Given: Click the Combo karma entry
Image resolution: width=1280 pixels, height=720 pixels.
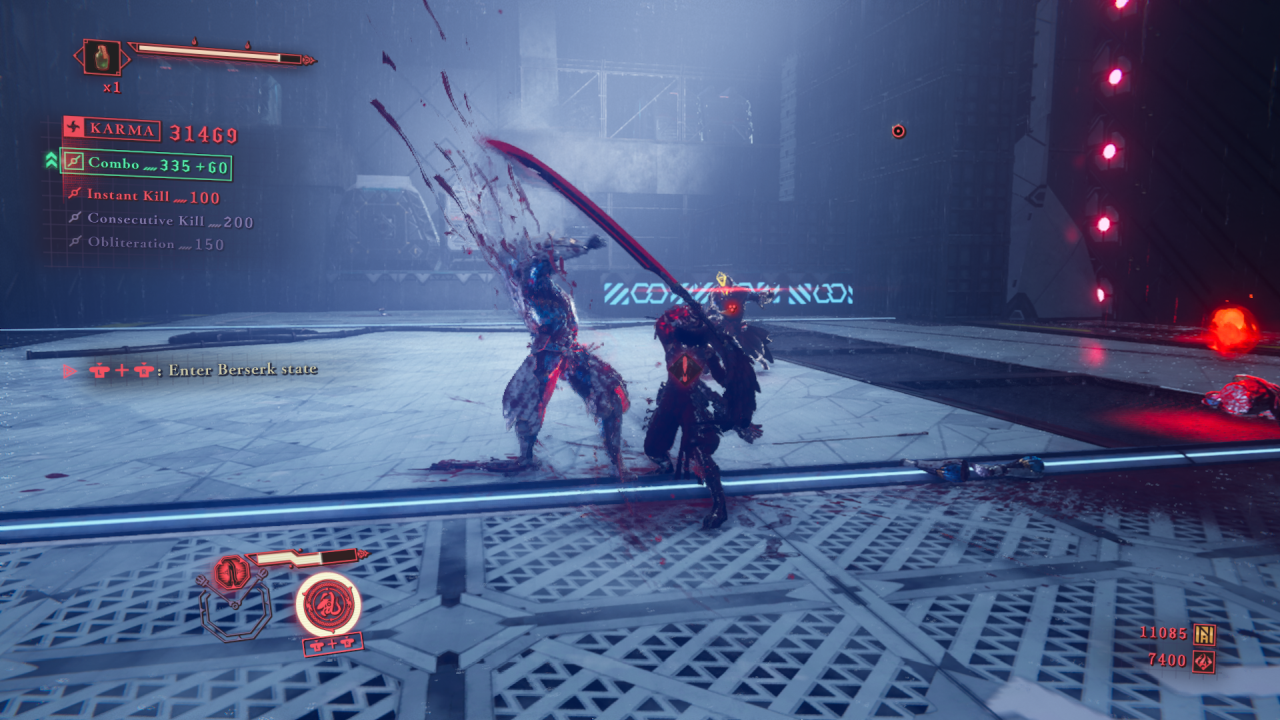Looking at the screenshot, I should 146,164.
